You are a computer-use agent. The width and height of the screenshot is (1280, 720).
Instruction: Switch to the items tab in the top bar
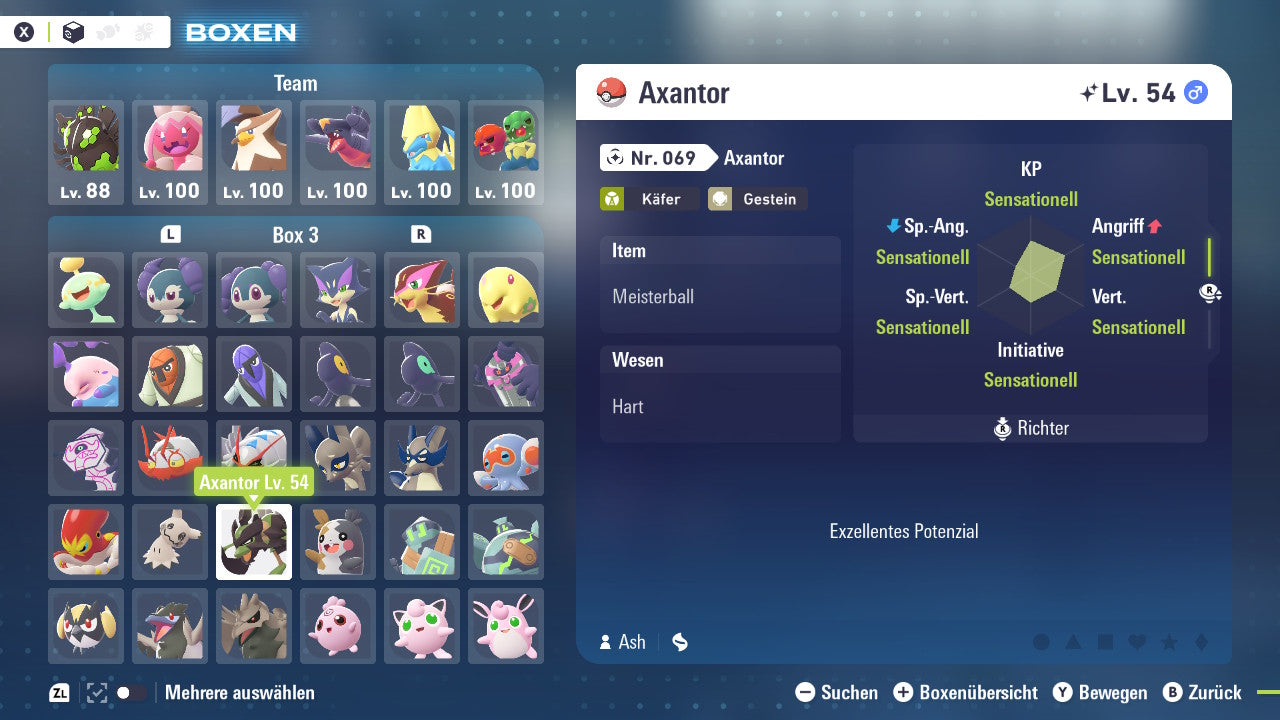(144, 31)
